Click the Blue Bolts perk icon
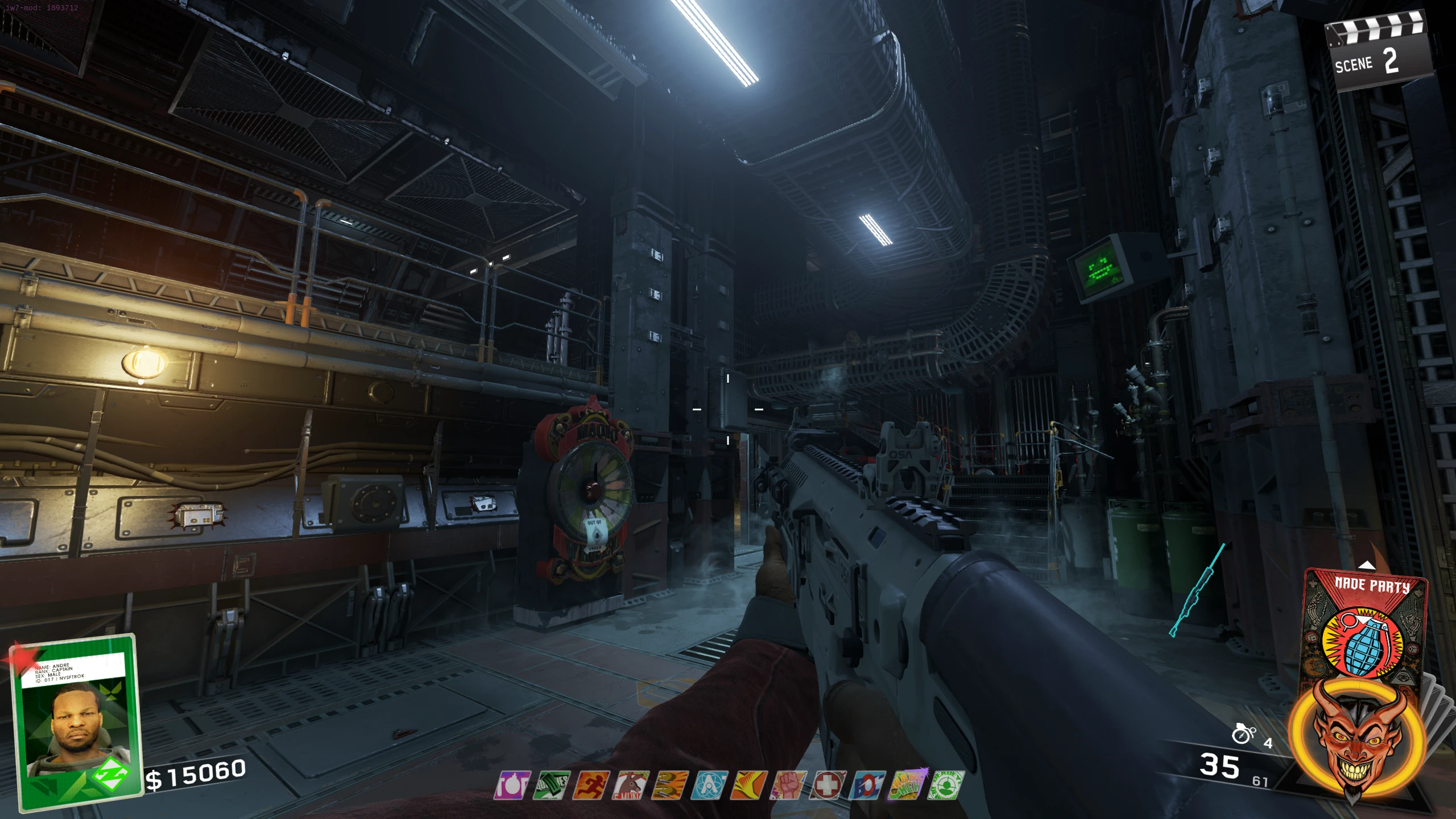The height and width of the screenshot is (819, 1456). [x=867, y=785]
